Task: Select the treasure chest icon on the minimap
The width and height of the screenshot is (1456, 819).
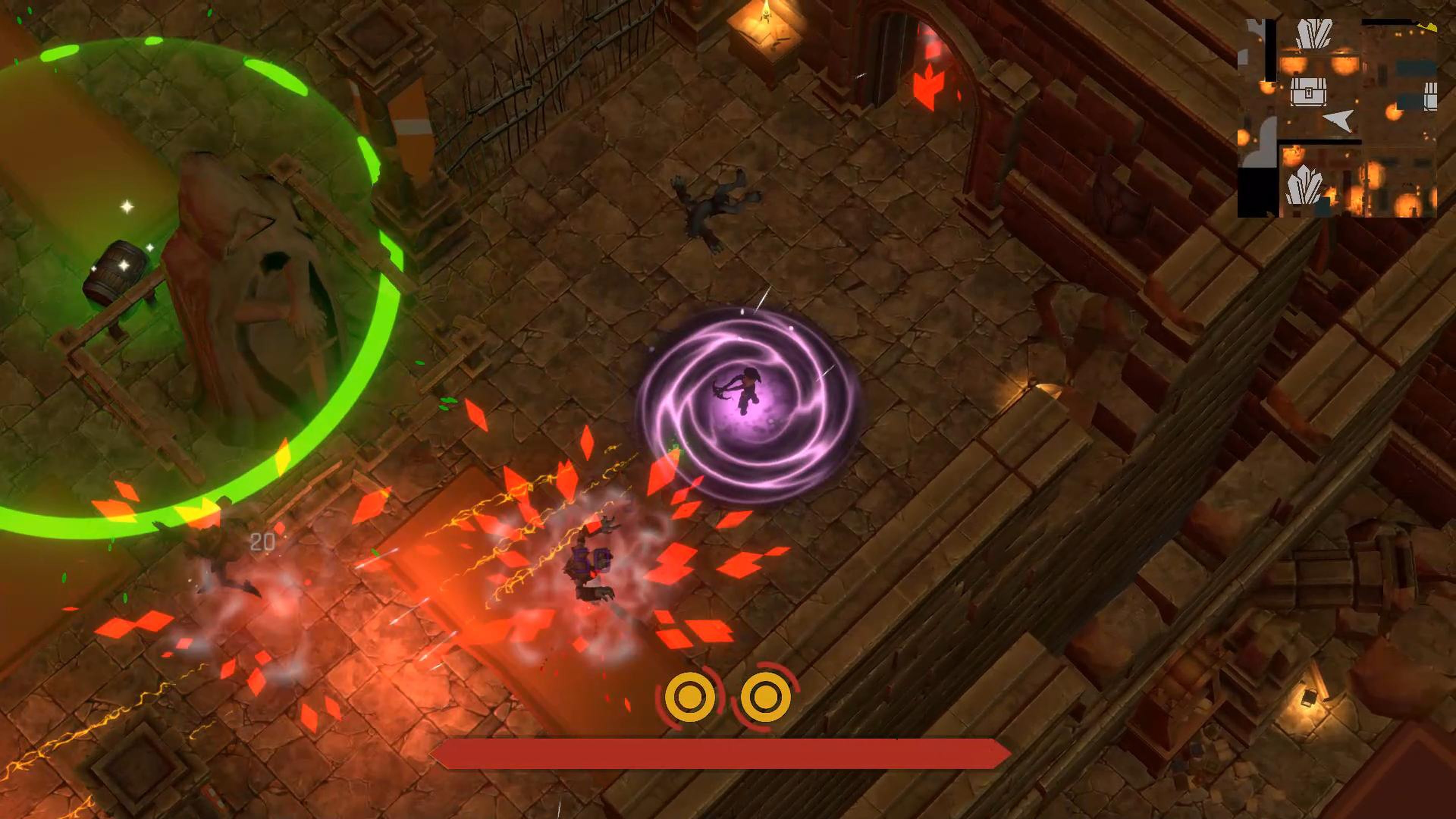Action: 1309,91
